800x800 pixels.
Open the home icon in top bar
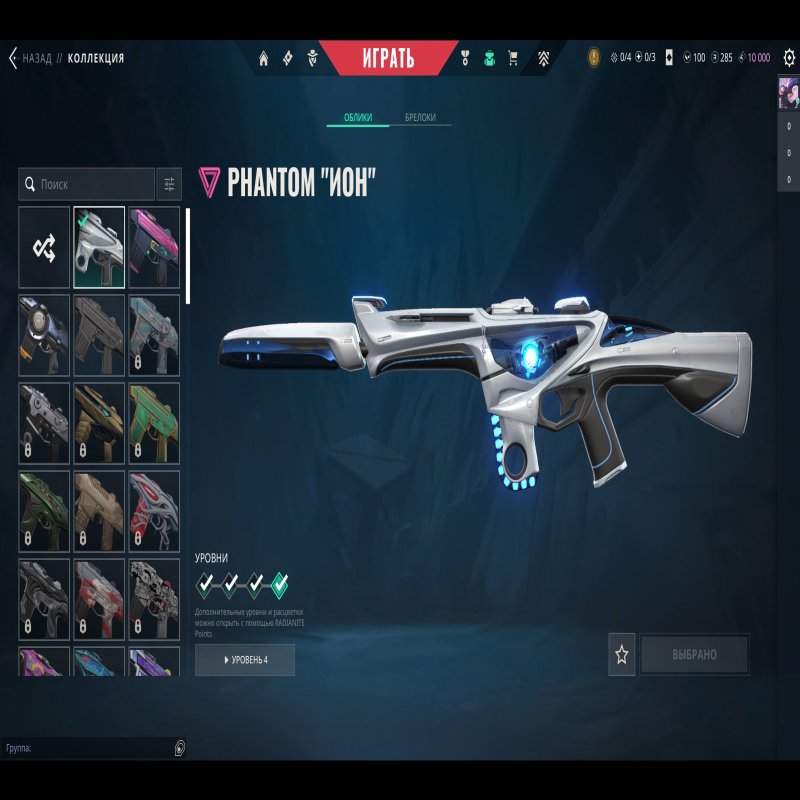click(x=264, y=58)
